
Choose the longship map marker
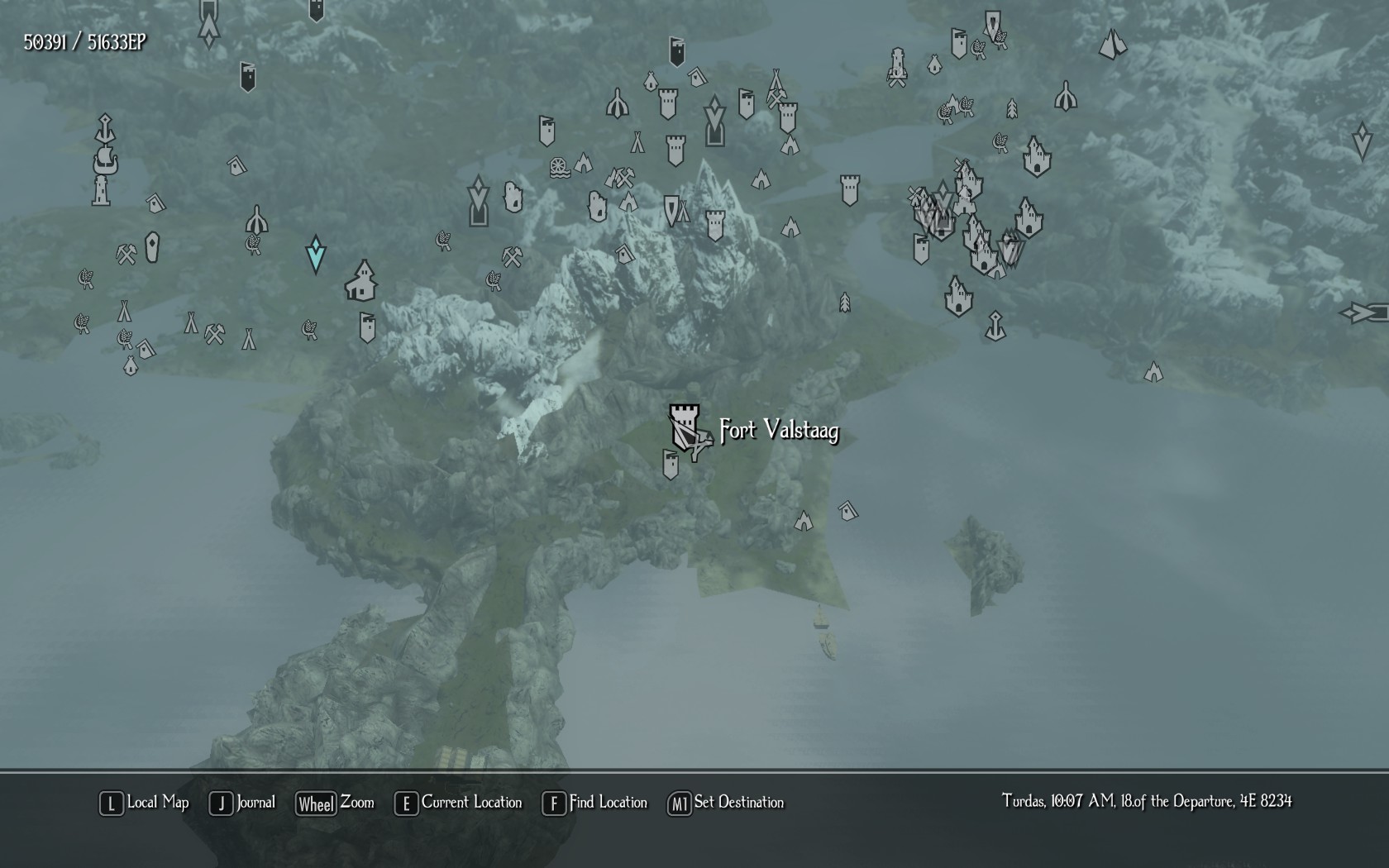coord(105,160)
